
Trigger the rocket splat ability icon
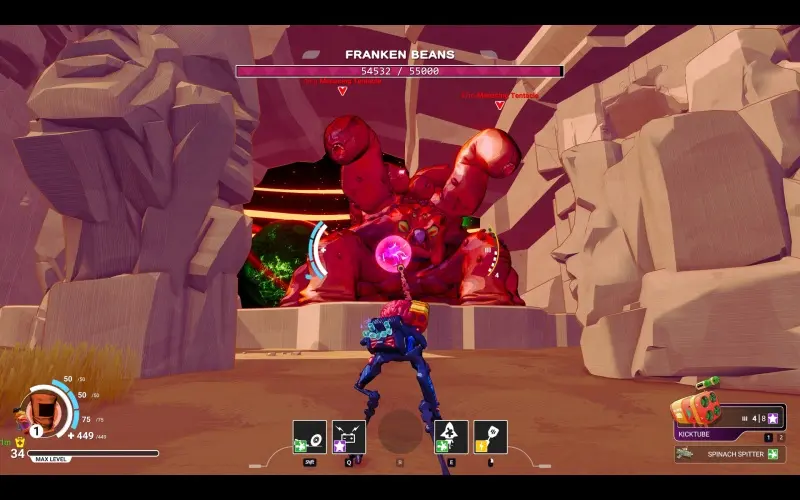click(451, 437)
